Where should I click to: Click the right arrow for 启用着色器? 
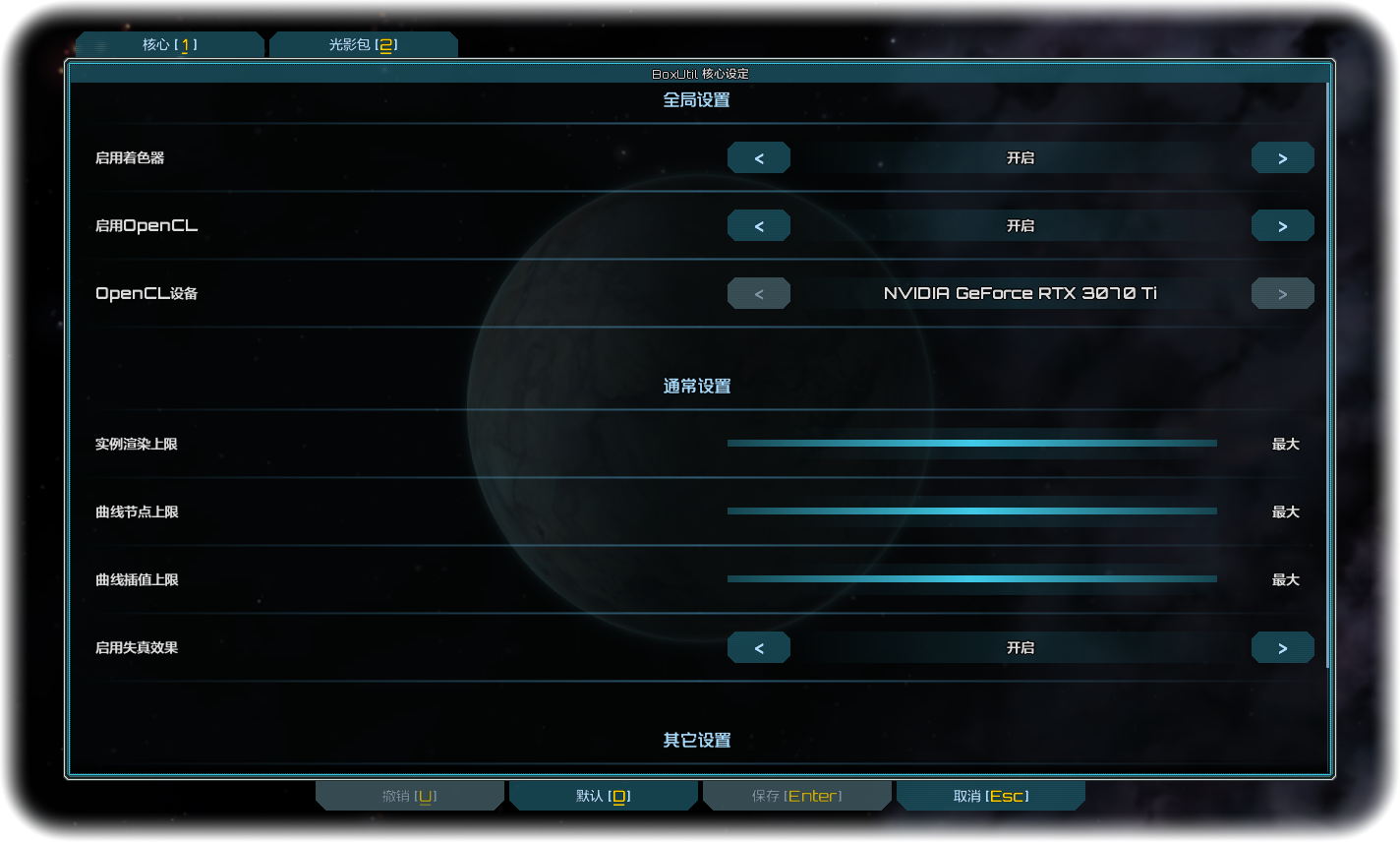[x=1282, y=157]
